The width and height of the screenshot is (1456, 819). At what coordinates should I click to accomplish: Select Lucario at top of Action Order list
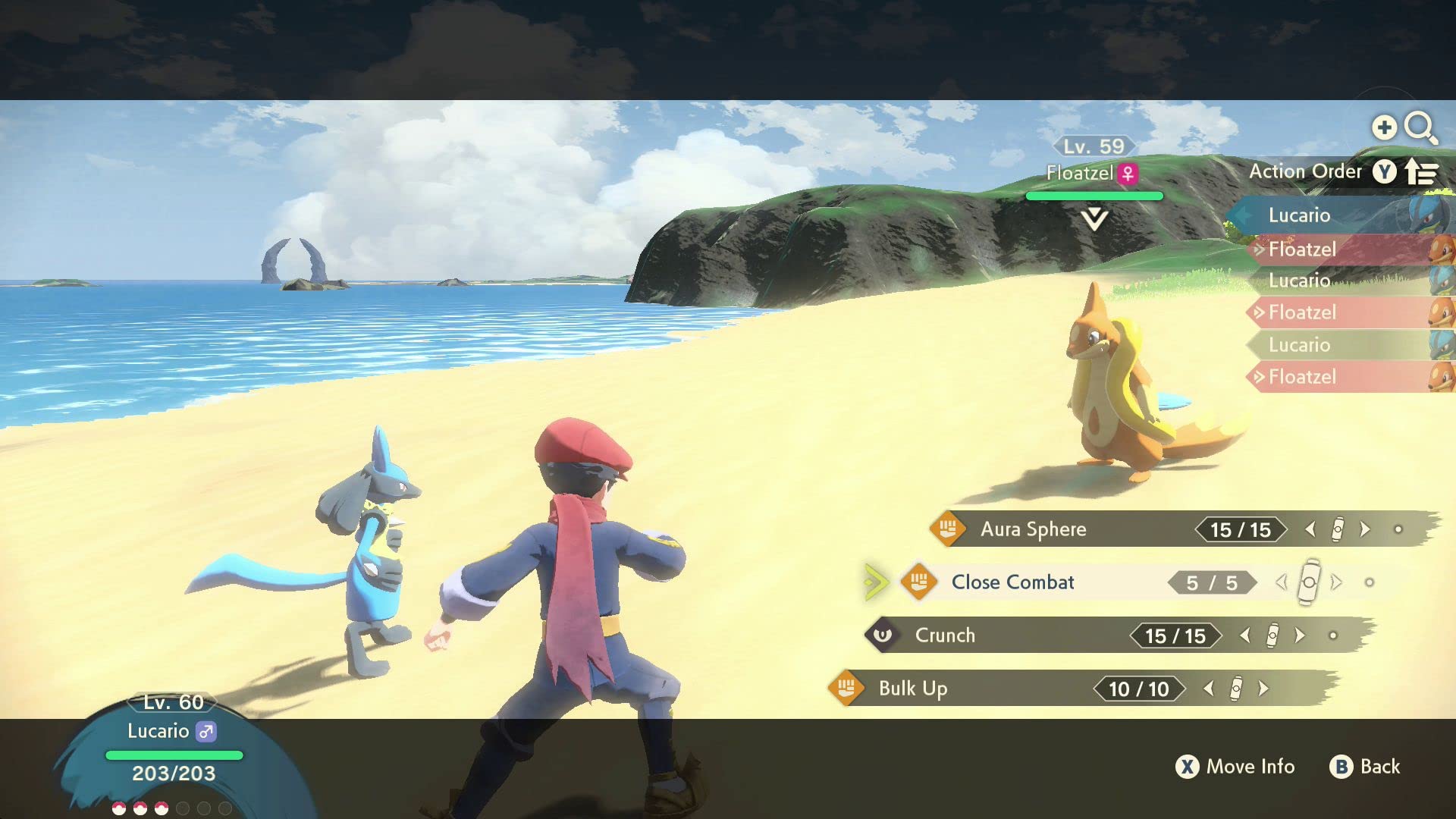point(1299,215)
